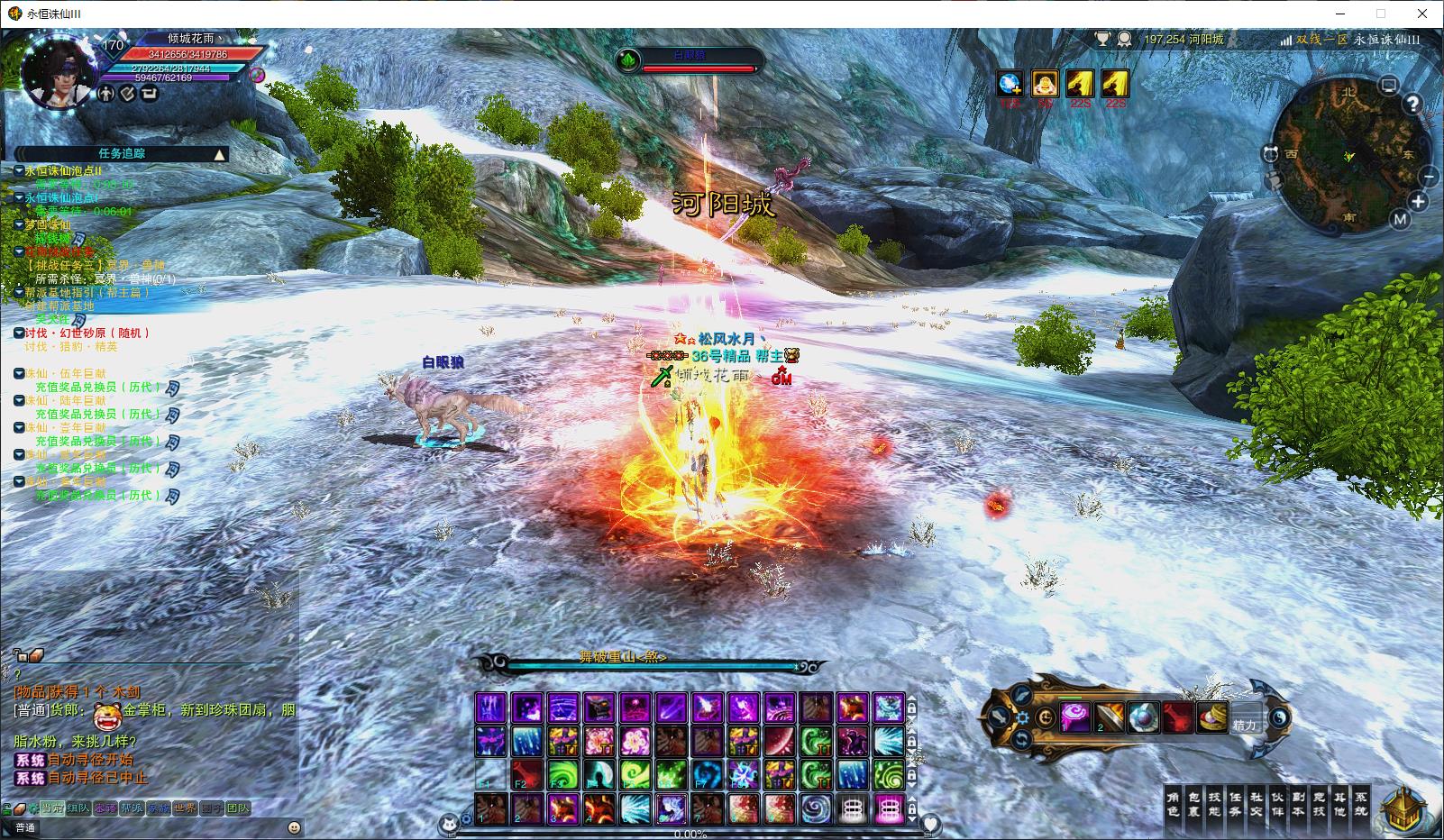Click the yin-yang button beside 精力
Screen dimensions: 1444x840
point(1279,718)
